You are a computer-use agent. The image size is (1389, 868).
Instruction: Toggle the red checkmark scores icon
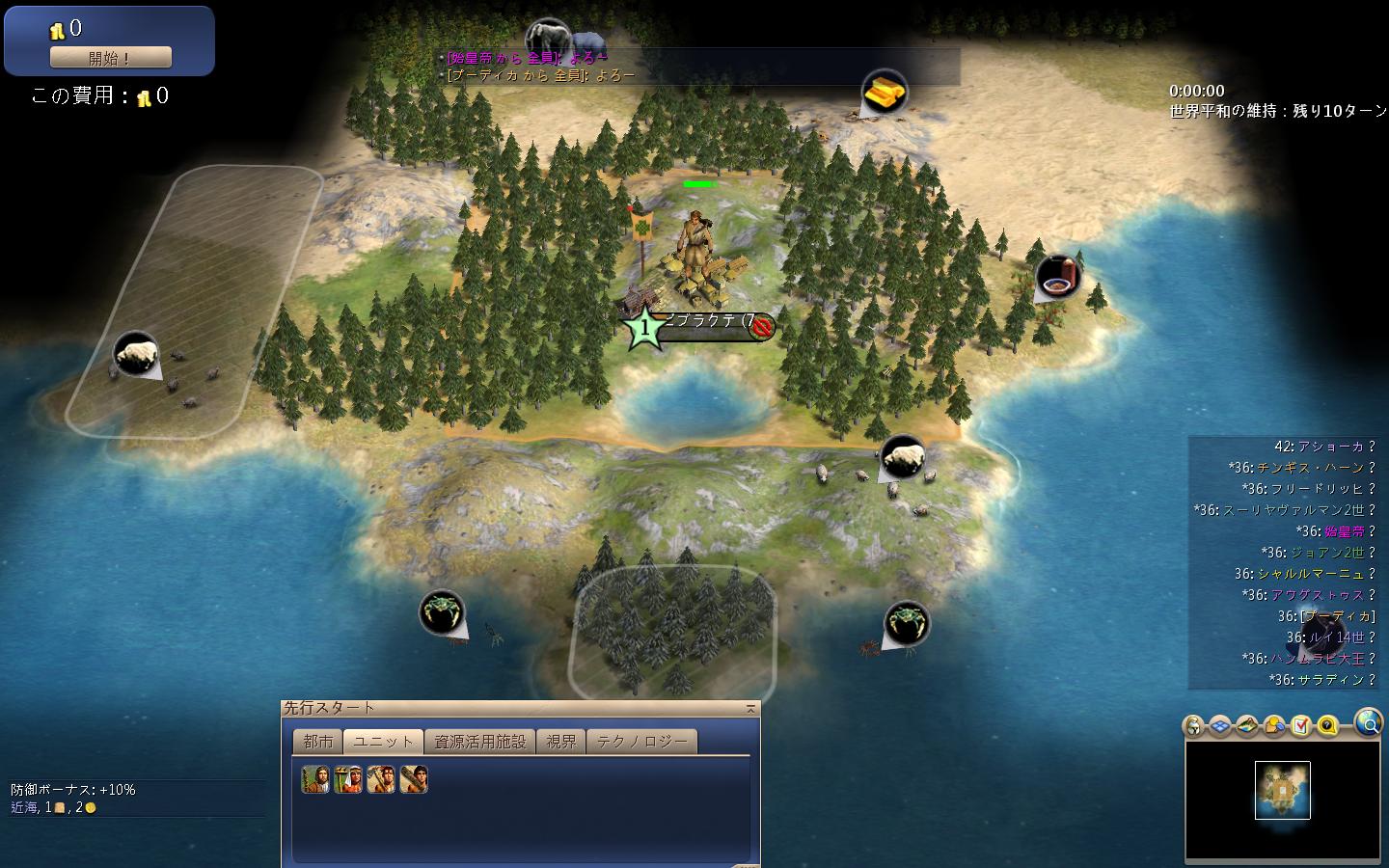tap(1300, 725)
